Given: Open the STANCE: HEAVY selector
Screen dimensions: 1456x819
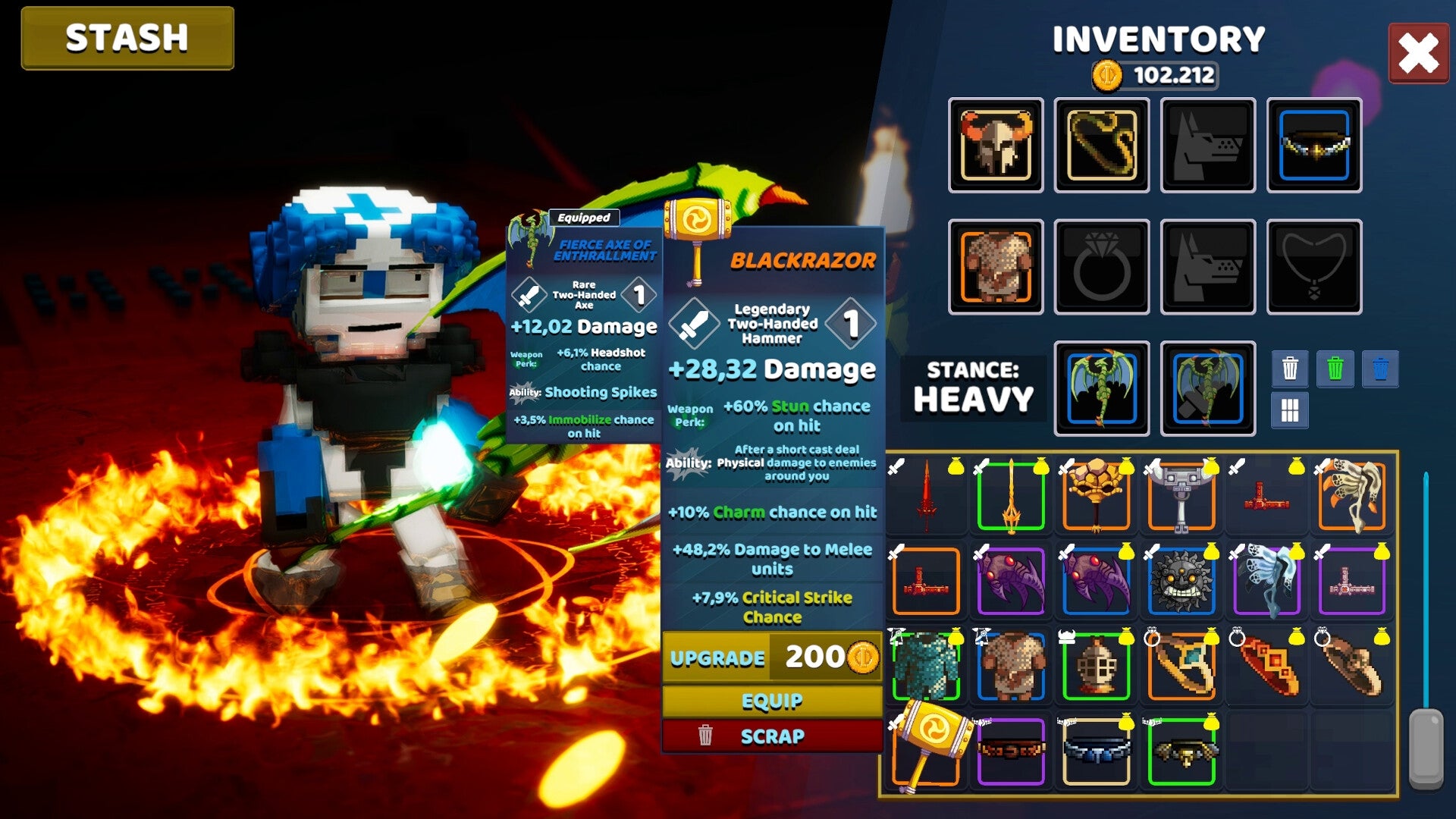Looking at the screenshot, I should tap(974, 385).
